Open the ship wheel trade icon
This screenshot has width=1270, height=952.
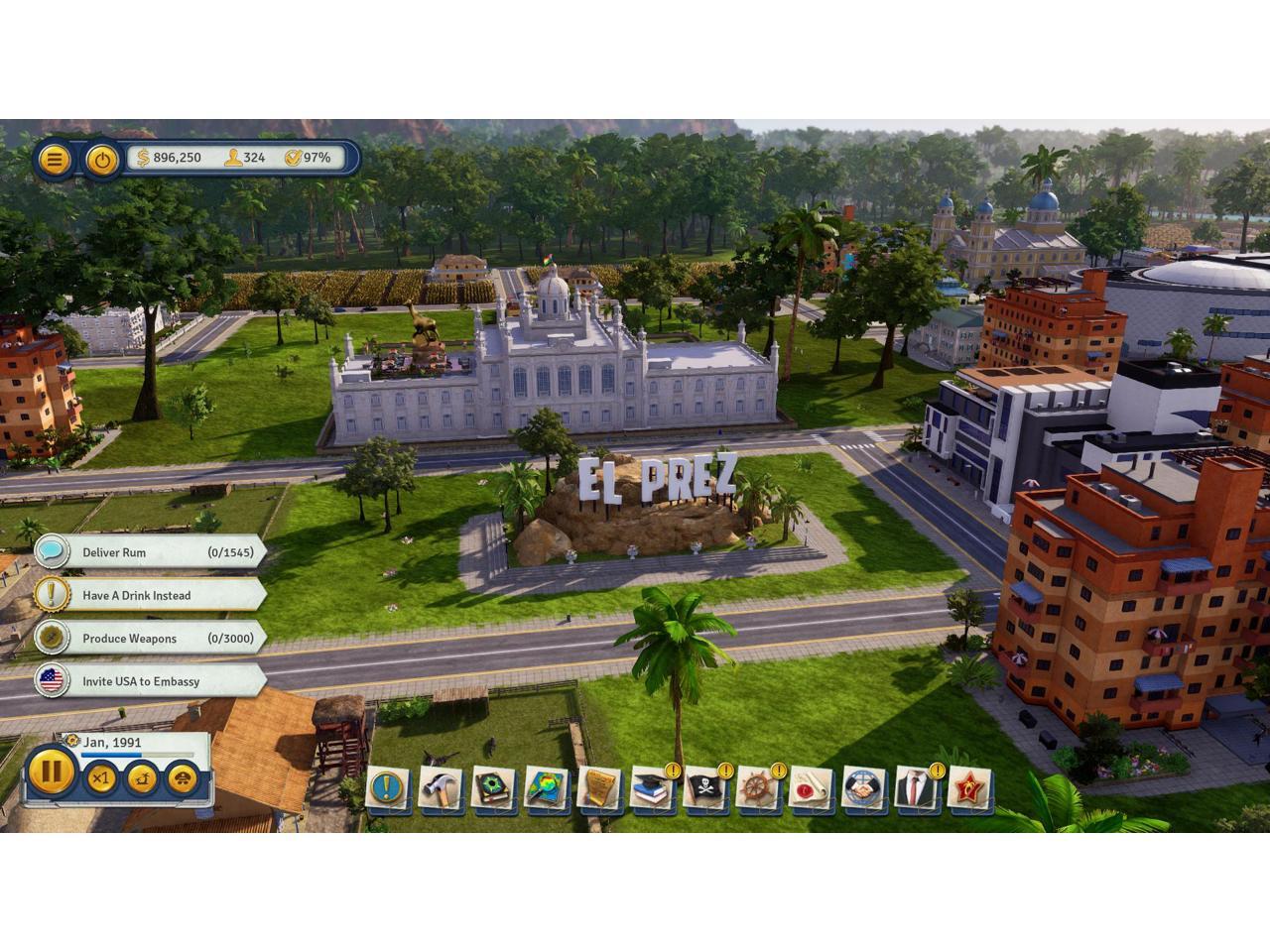coord(757,789)
